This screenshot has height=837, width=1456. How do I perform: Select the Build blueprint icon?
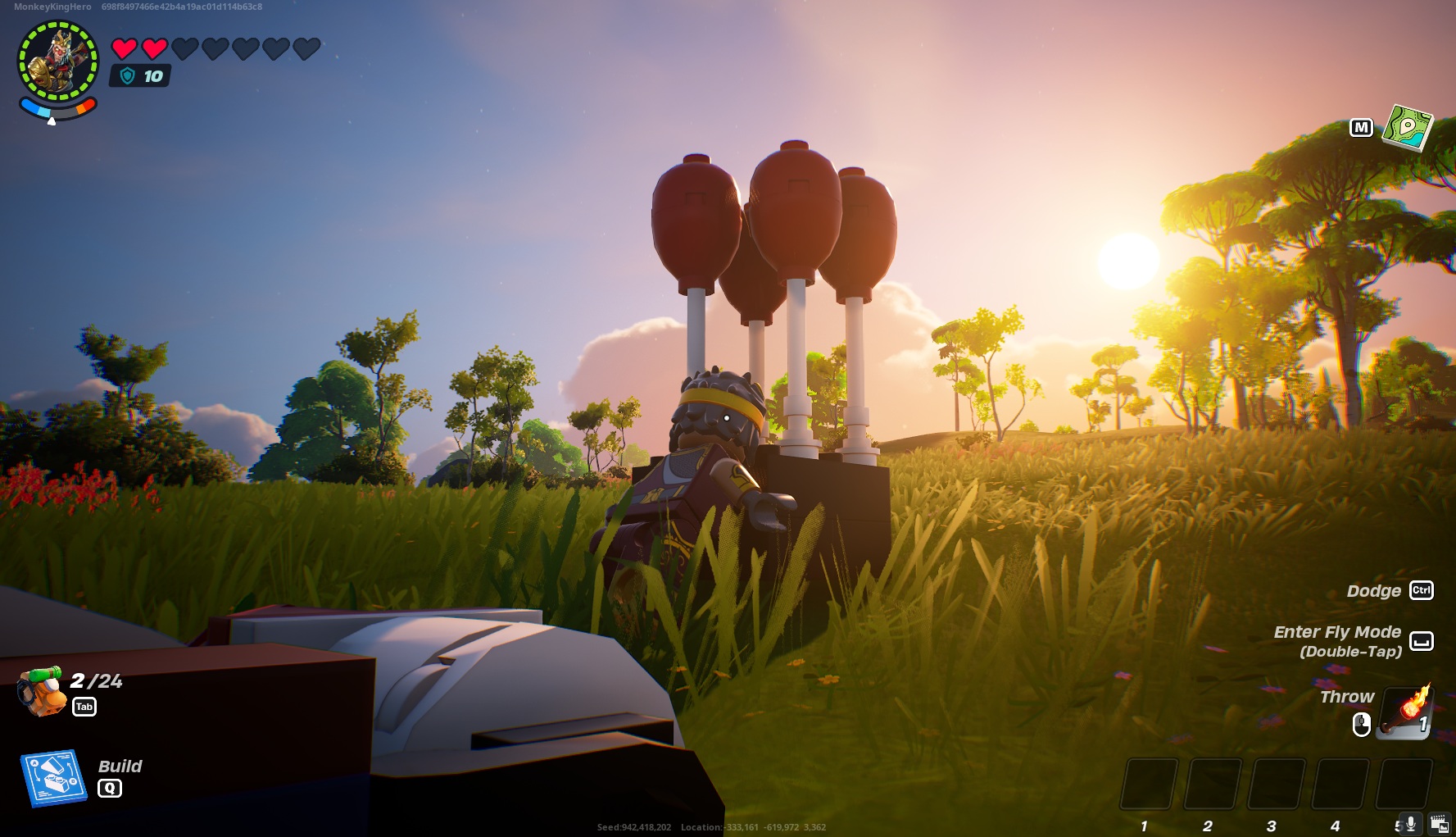[x=56, y=778]
